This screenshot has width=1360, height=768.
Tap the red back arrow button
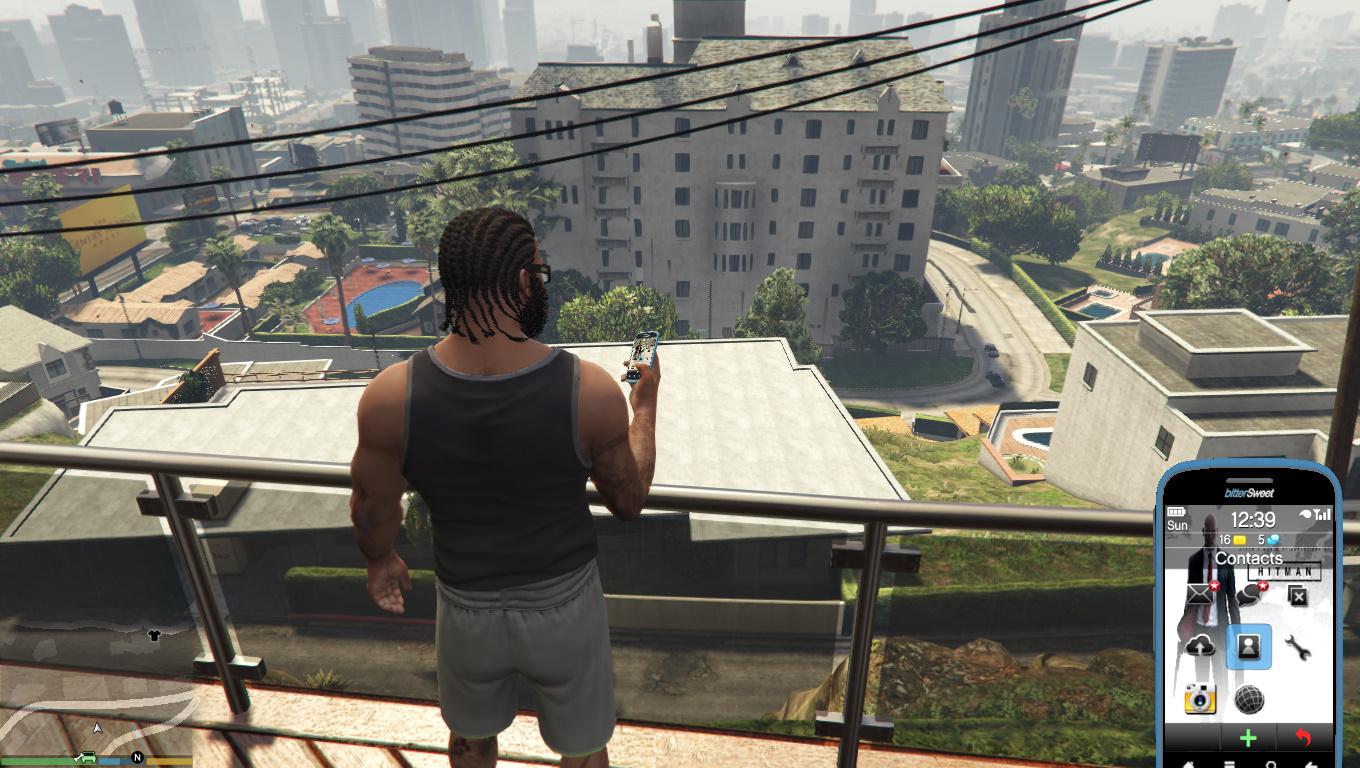pos(1302,739)
